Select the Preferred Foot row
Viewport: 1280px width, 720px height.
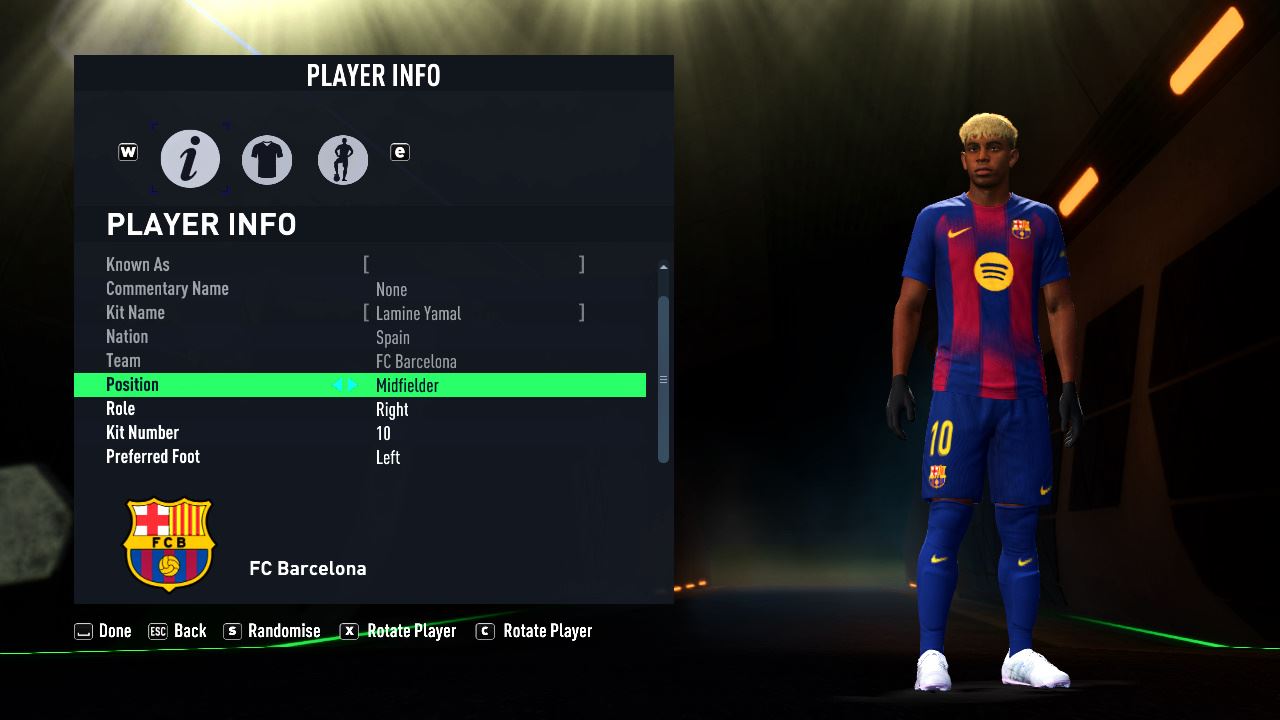click(360, 457)
